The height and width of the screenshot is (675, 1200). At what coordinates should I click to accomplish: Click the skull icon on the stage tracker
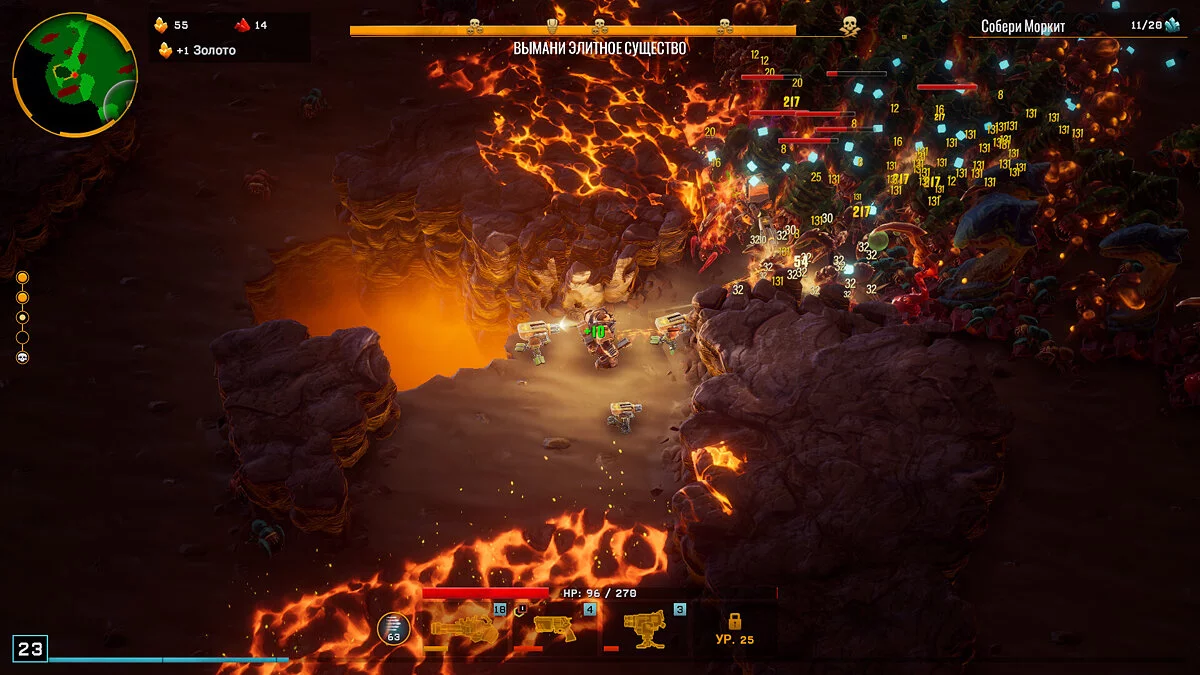coord(22,357)
